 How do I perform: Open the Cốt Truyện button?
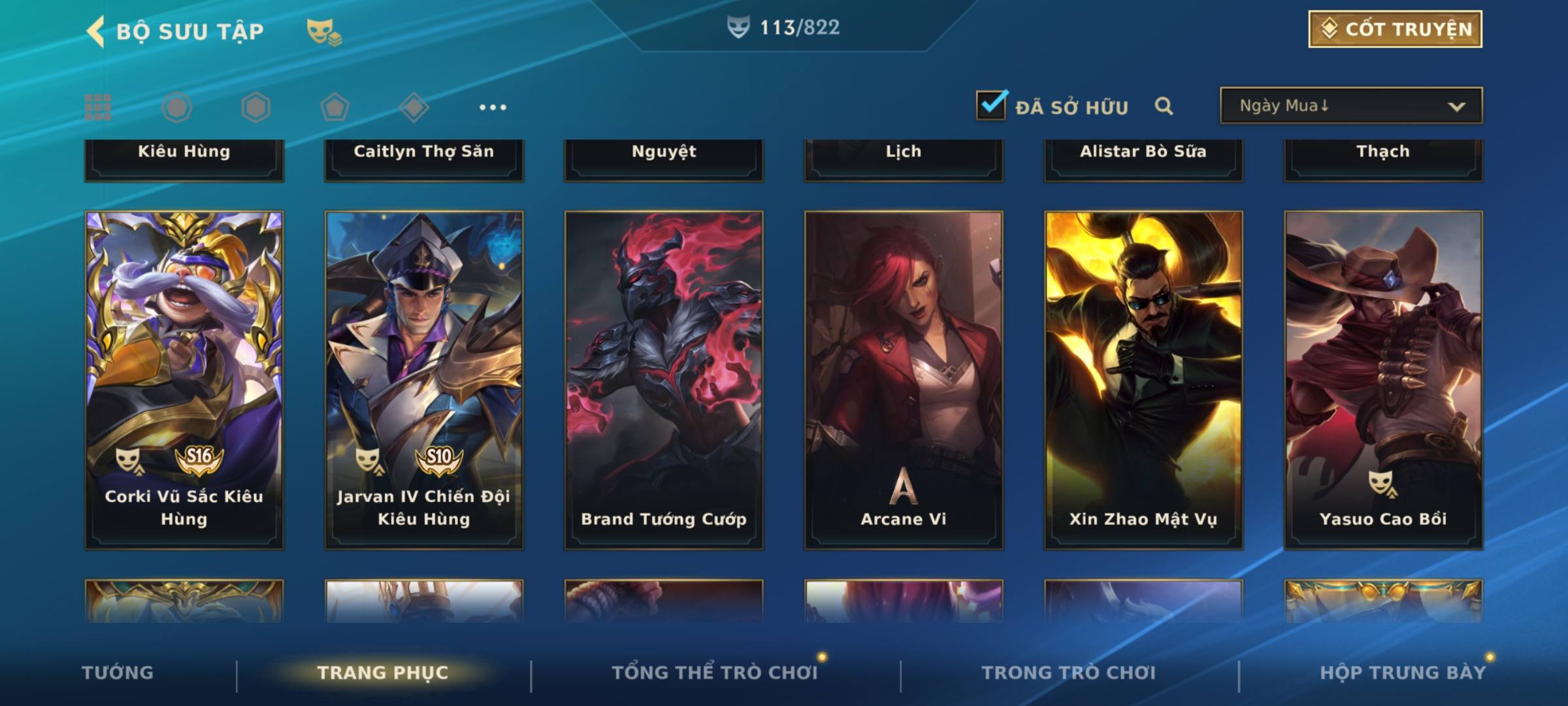click(x=1395, y=29)
